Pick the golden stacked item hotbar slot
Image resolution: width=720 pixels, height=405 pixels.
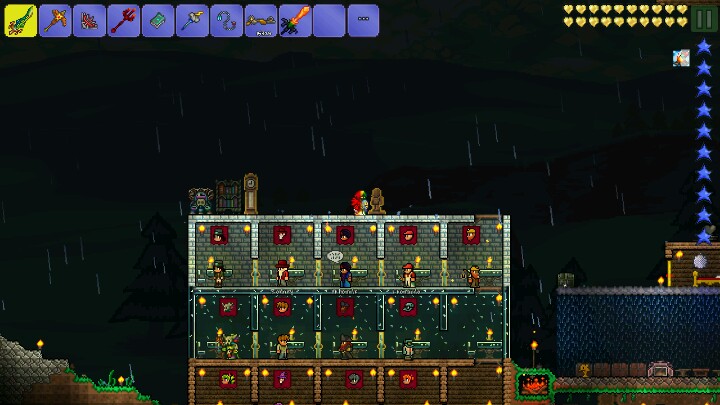[260, 20]
